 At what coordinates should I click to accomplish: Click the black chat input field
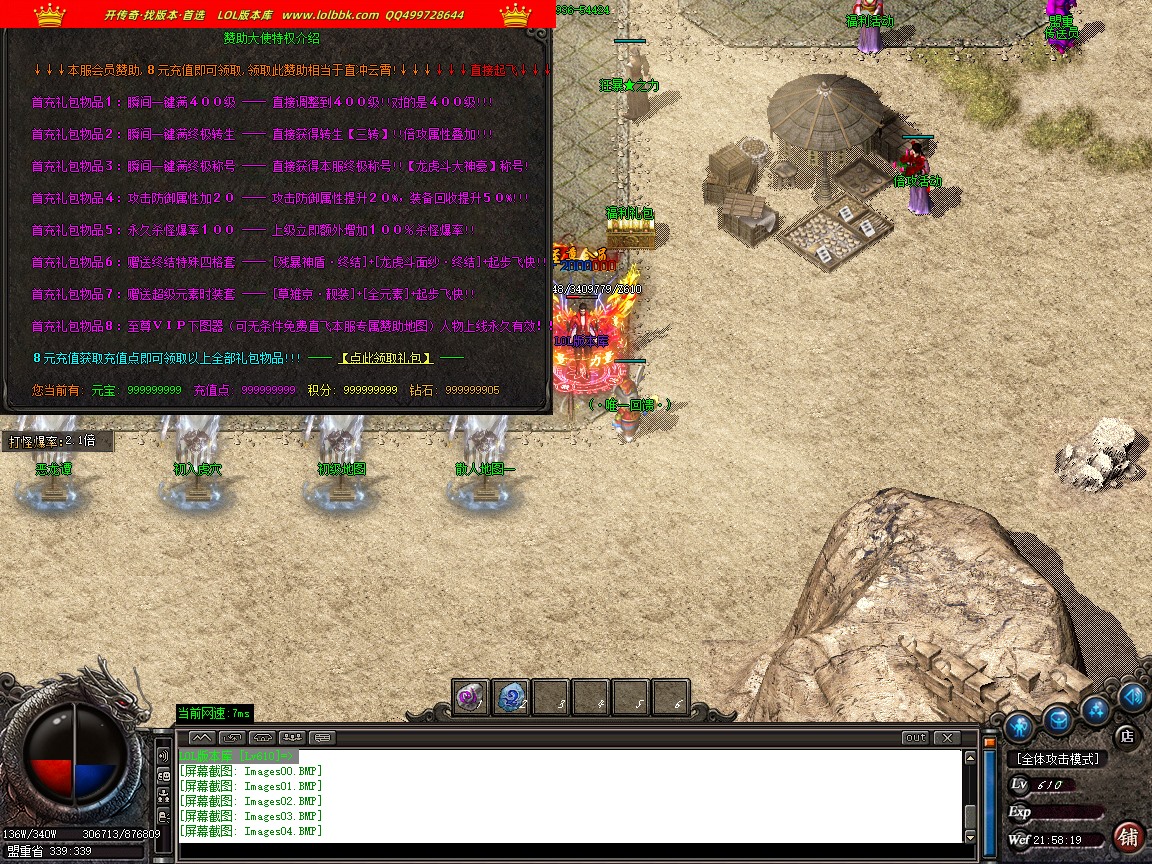click(x=560, y=850)
